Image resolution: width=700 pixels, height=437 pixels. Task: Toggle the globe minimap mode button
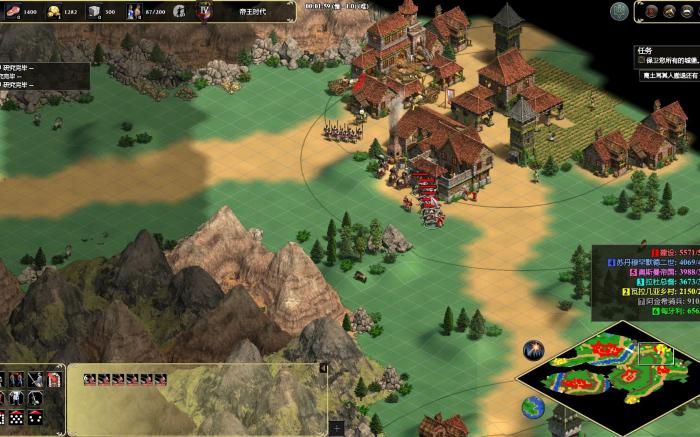pos(533,407)
